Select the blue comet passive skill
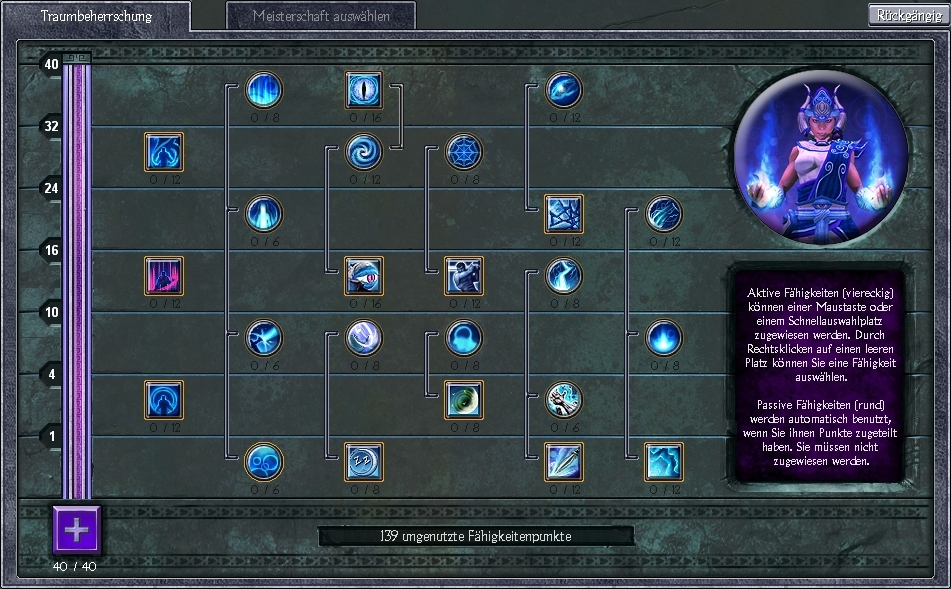This screenshot has width=951, height=589. 564,90
